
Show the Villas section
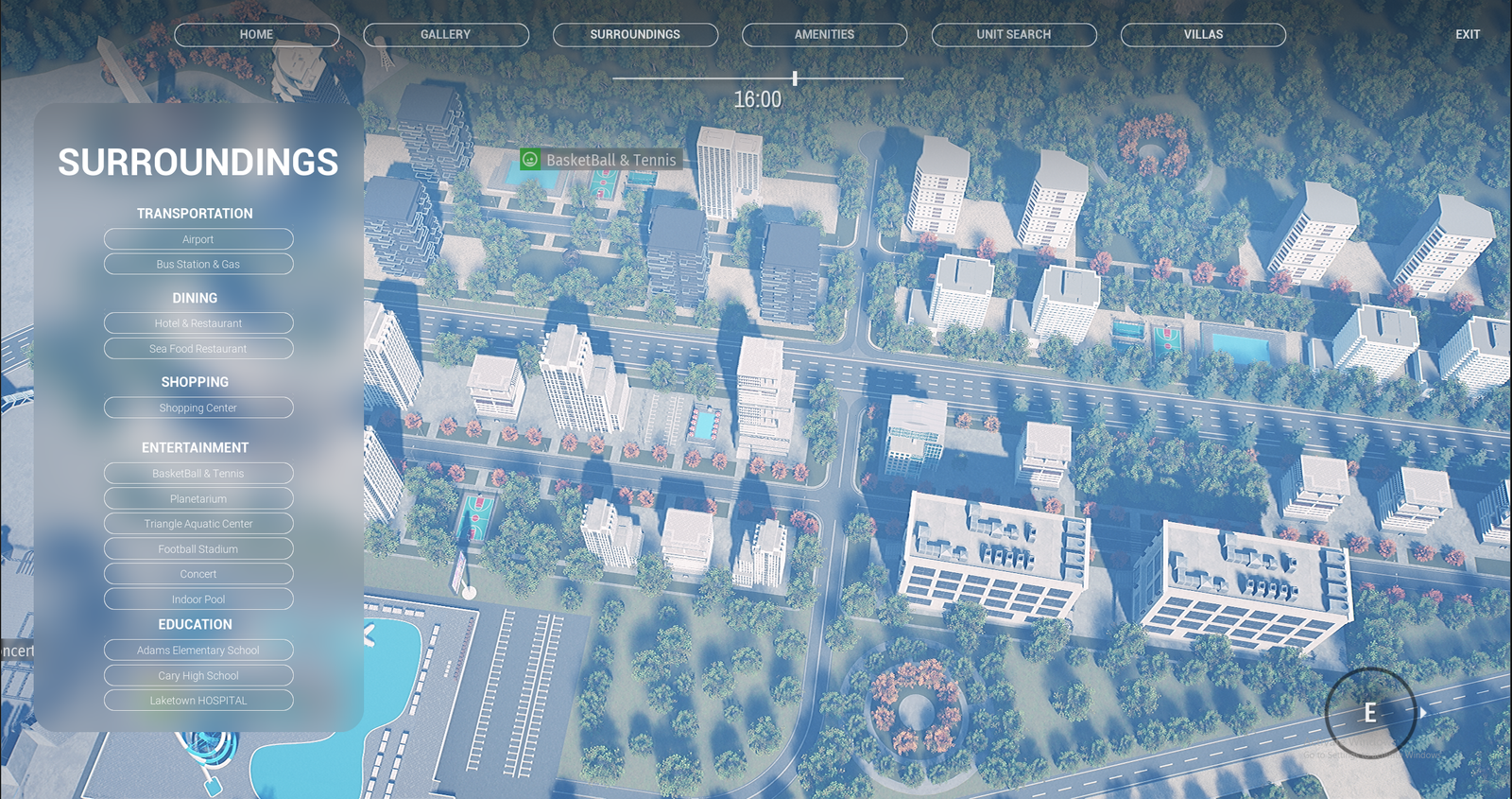(1203, 35)
